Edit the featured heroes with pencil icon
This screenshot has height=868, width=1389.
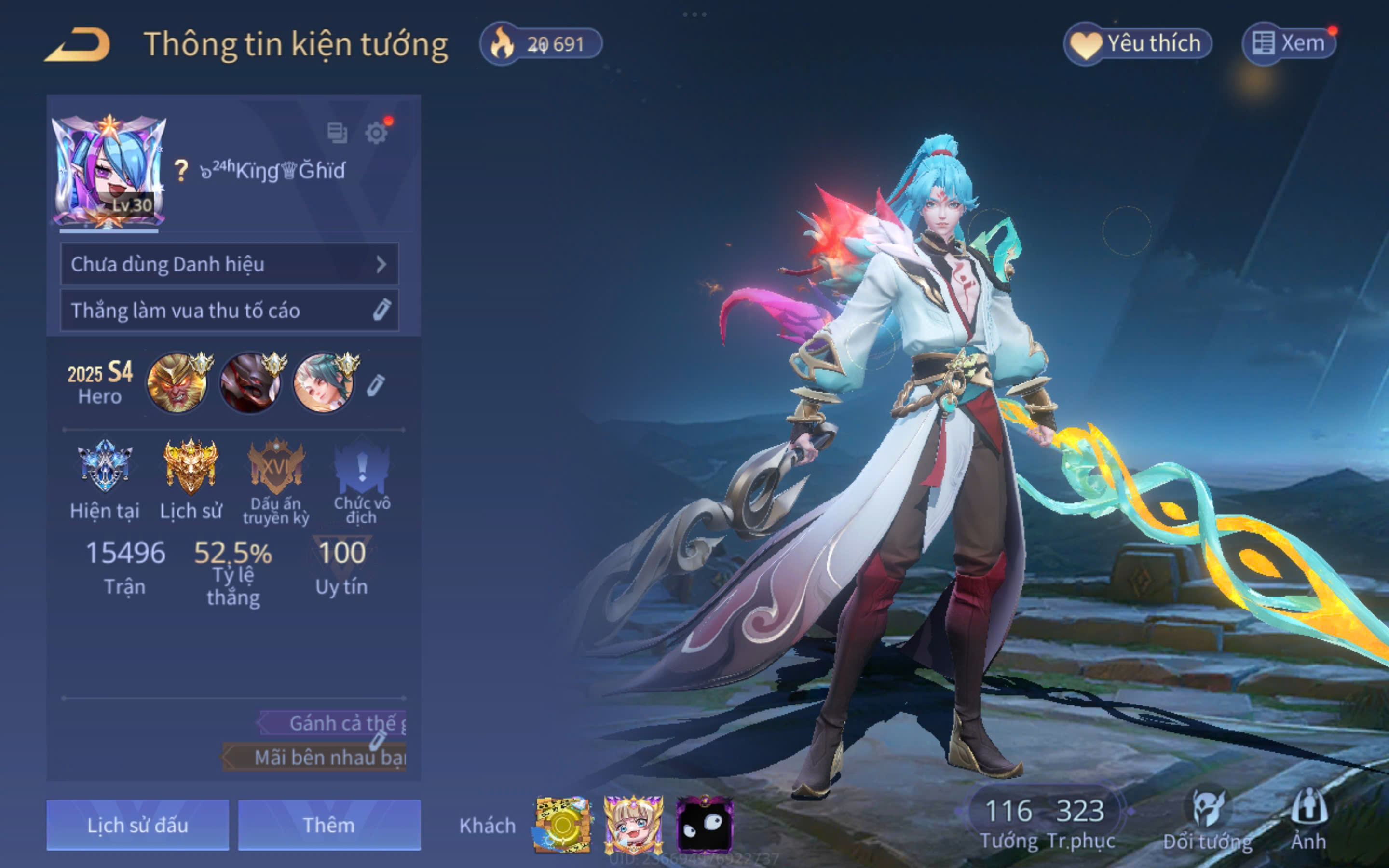[375, 385]
